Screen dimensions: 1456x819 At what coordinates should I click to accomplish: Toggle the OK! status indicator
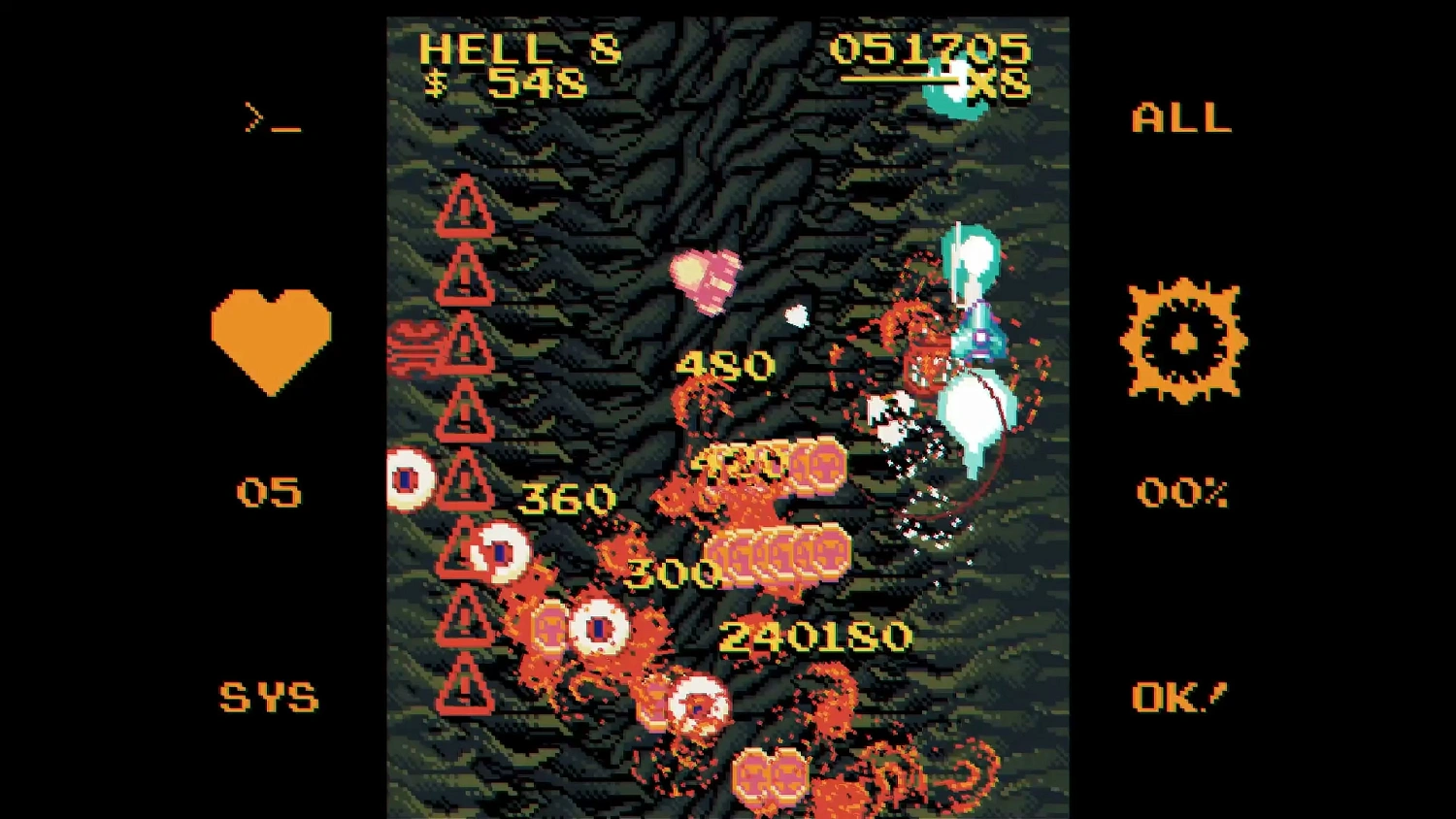1179,697
